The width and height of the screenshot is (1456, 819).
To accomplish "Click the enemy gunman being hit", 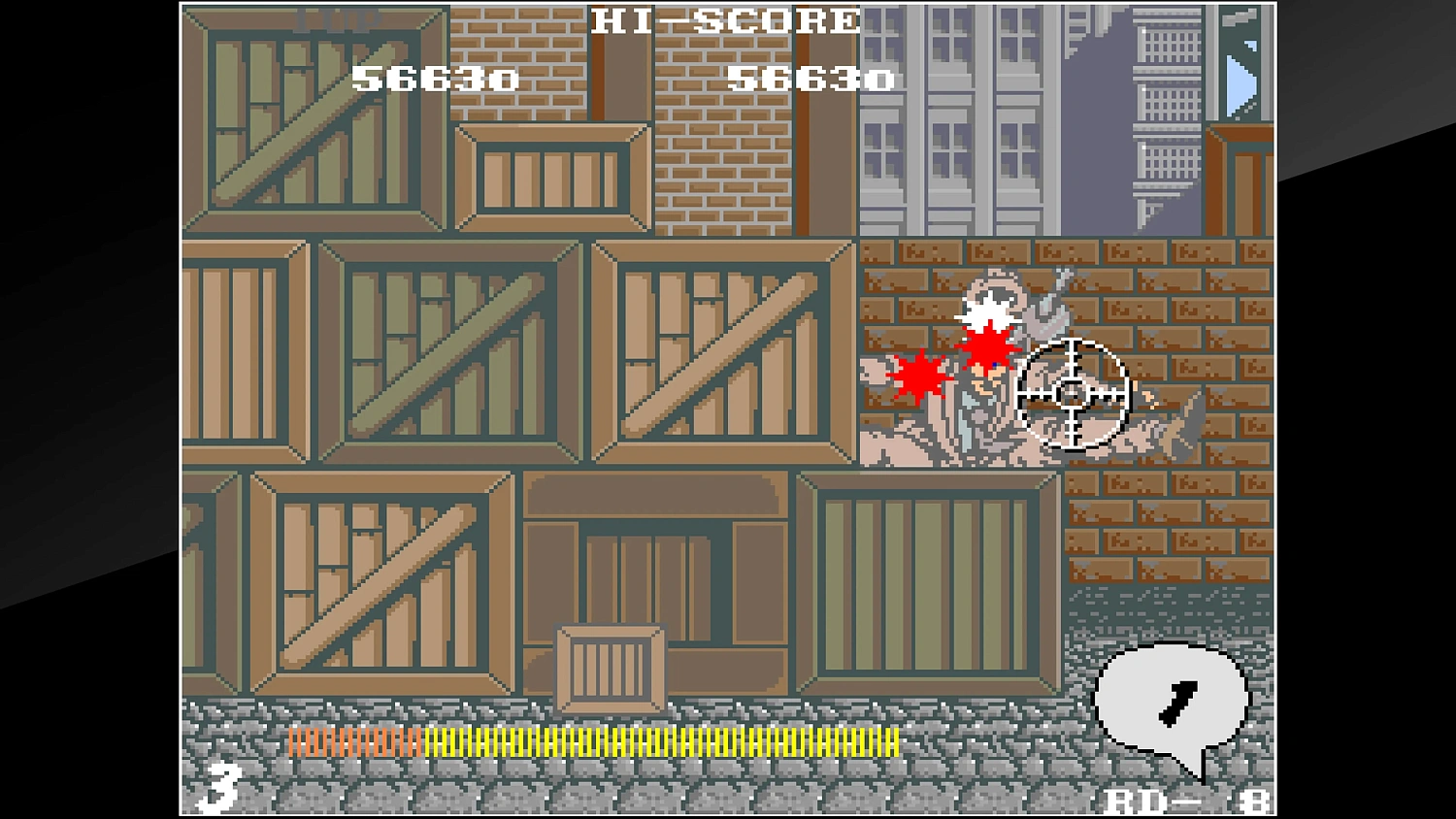I will [971, 388].
